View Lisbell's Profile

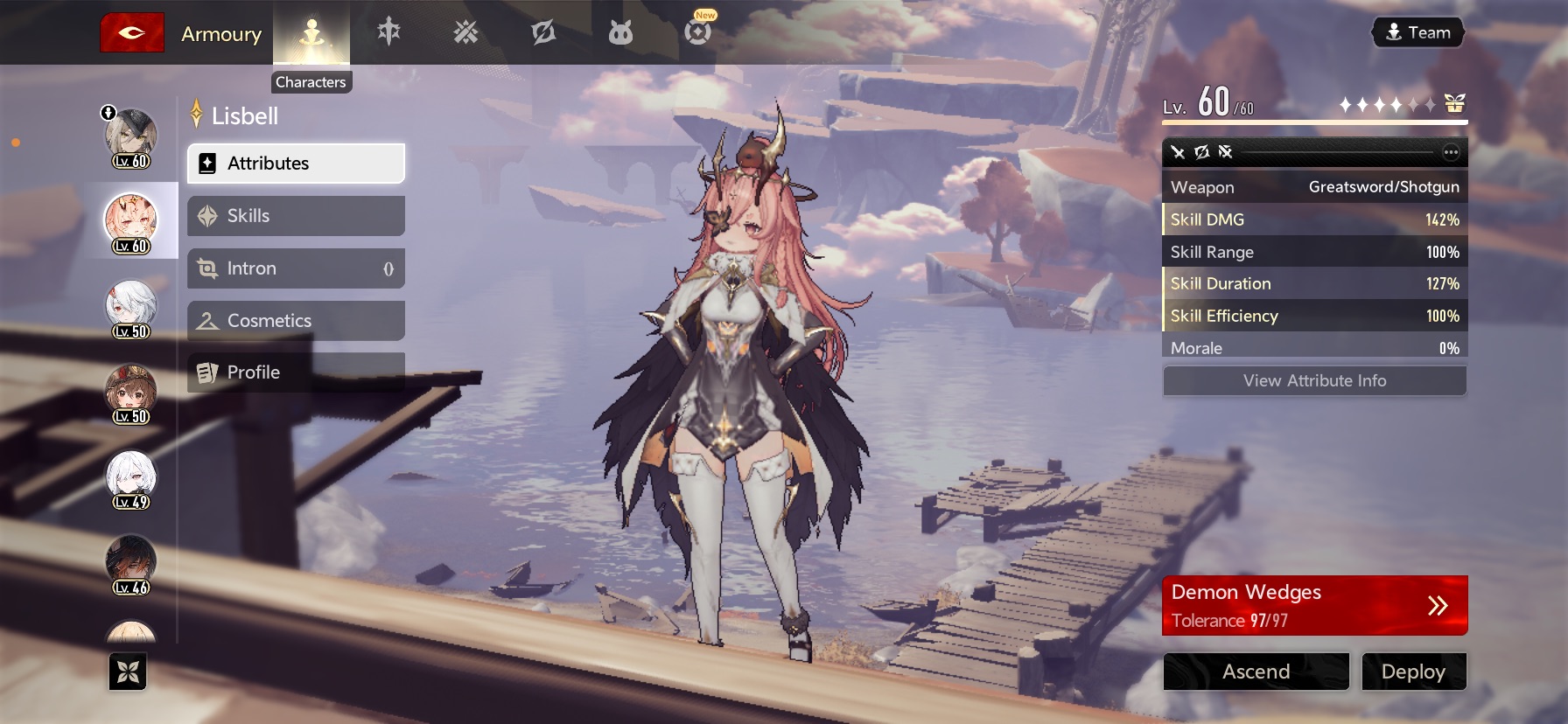(x=296, y=372)
